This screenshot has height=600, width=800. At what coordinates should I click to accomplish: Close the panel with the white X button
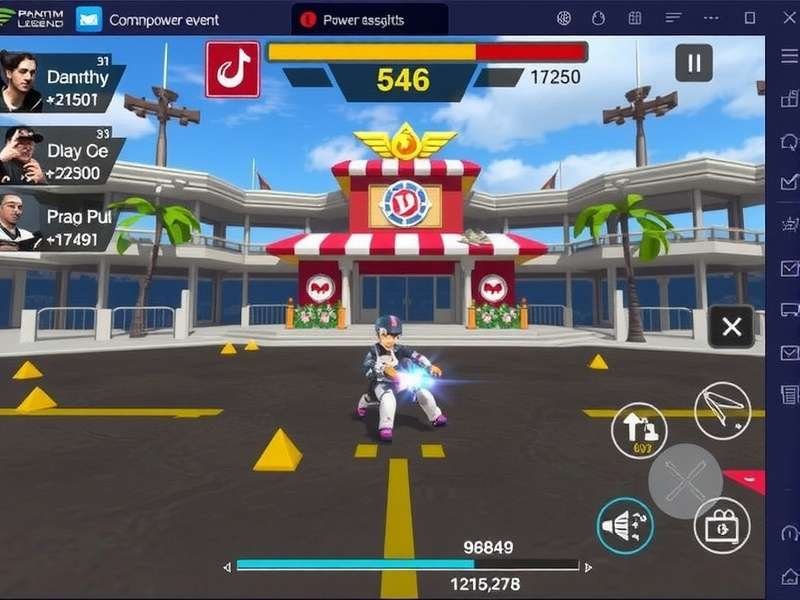[731, 326]
